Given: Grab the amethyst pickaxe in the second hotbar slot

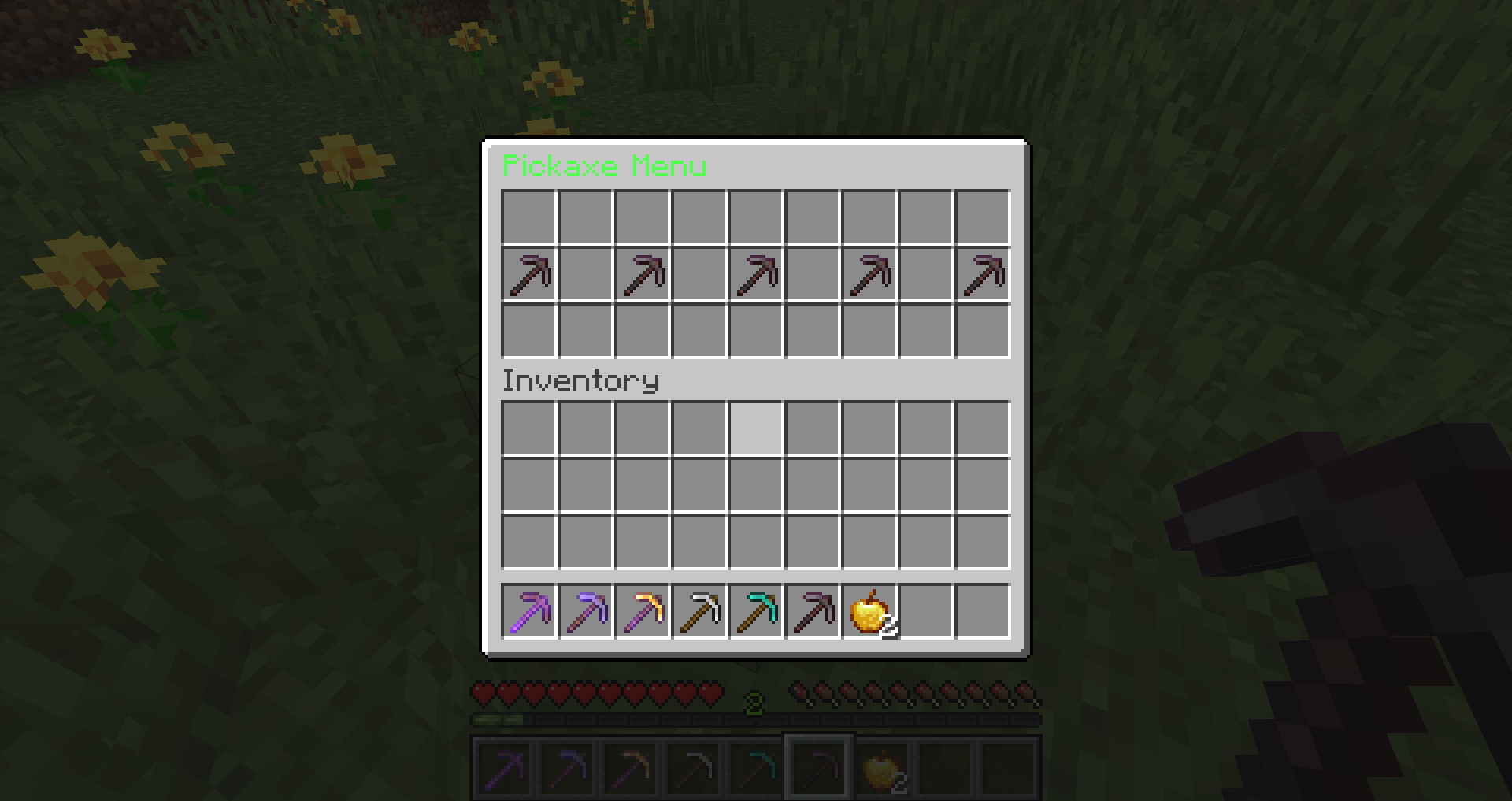Looking at the screenshot, I should click(586, 613).
